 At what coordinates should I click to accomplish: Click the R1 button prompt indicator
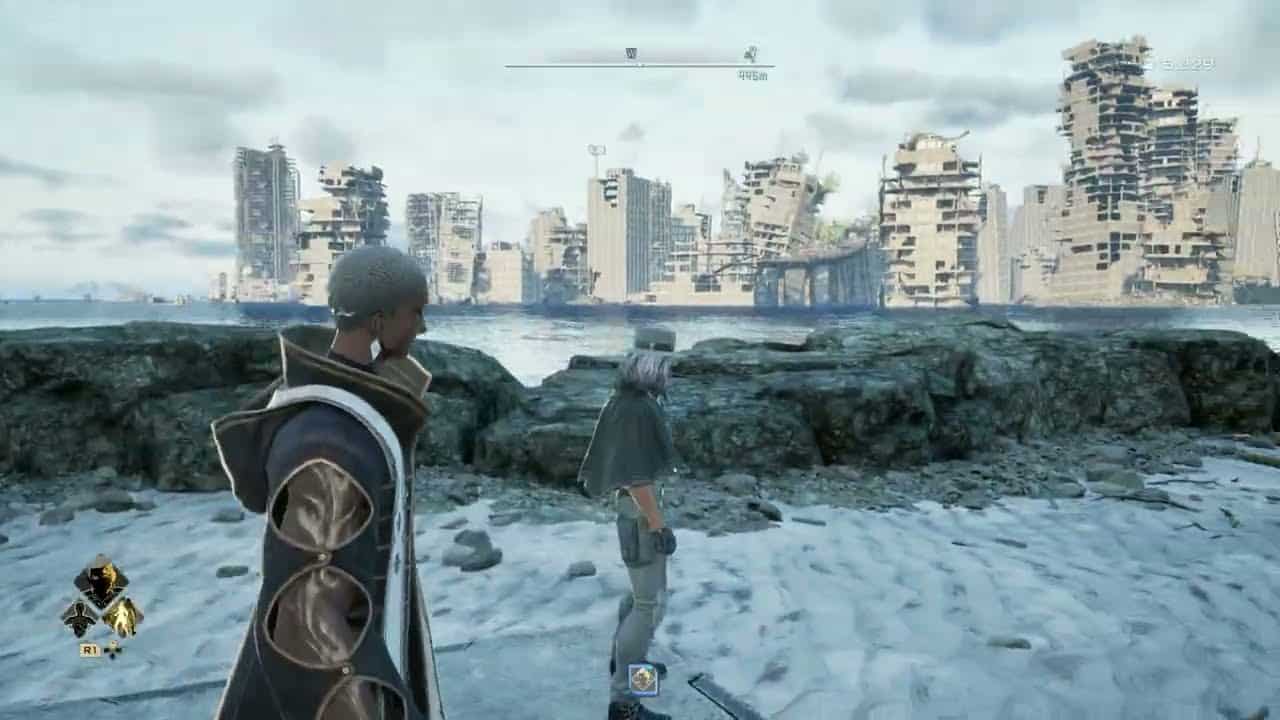91,648
